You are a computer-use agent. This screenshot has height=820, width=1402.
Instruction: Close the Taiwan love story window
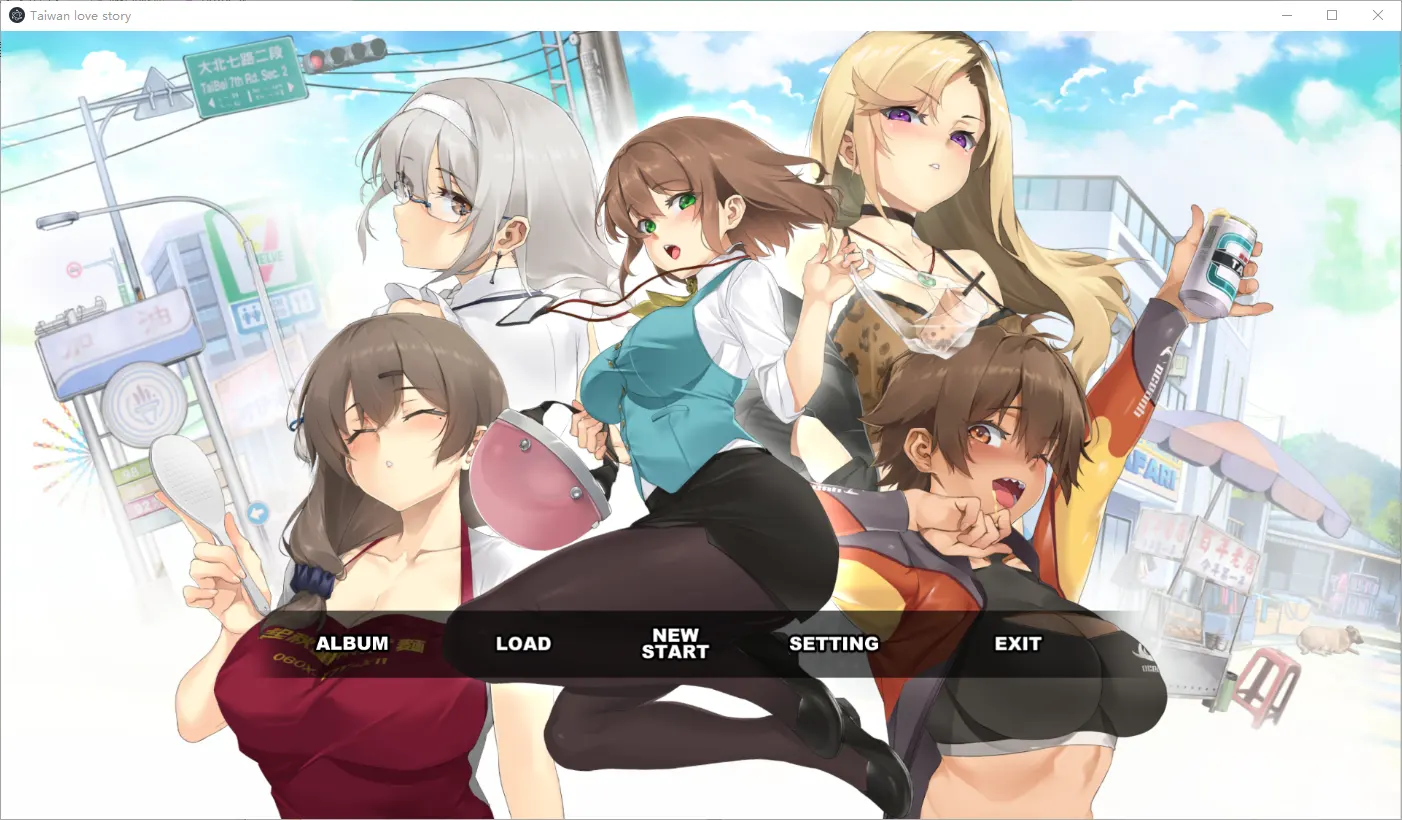[x=1377, y=15]
